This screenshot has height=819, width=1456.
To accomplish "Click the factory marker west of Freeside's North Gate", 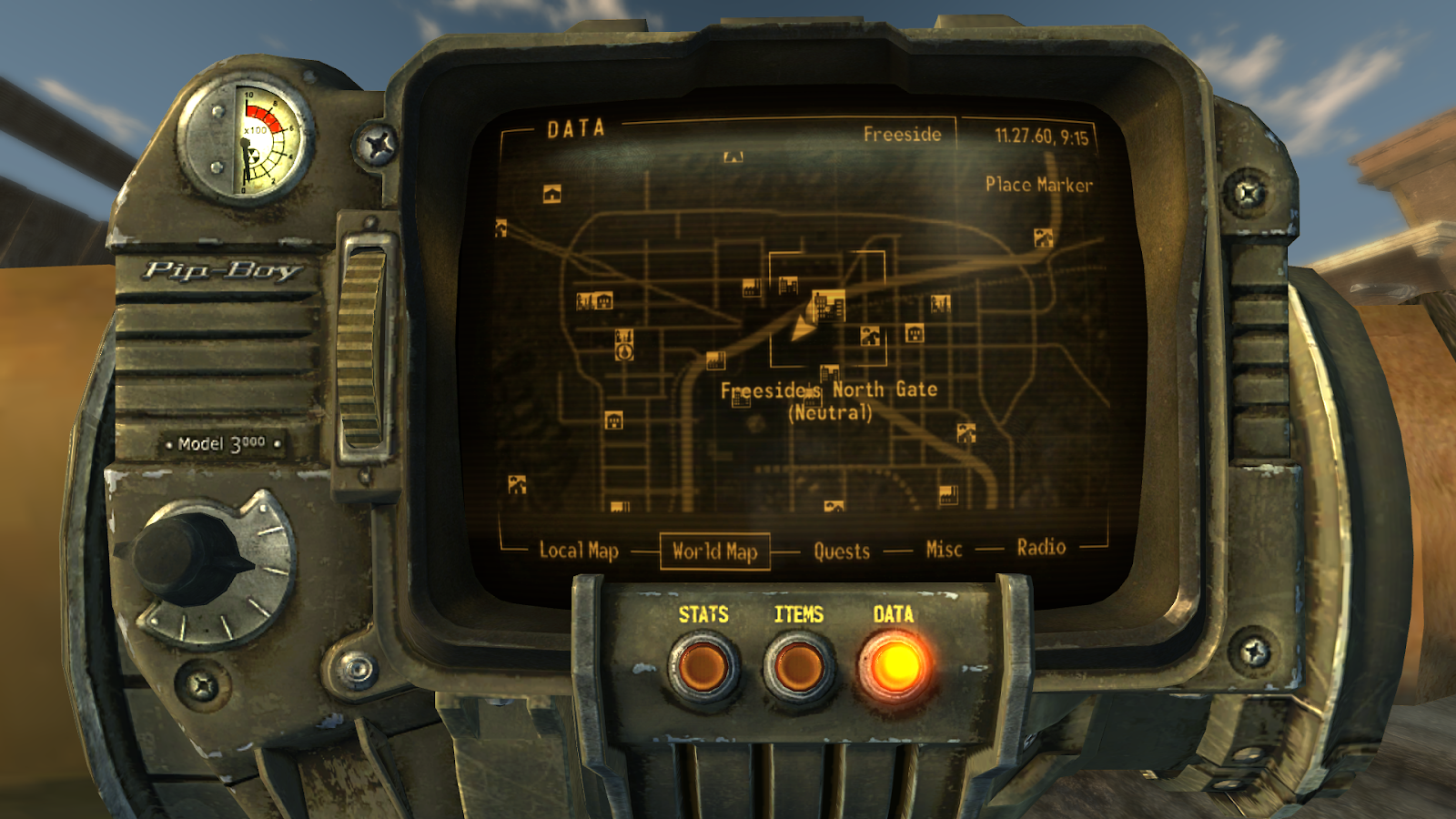I will point(753,287).
